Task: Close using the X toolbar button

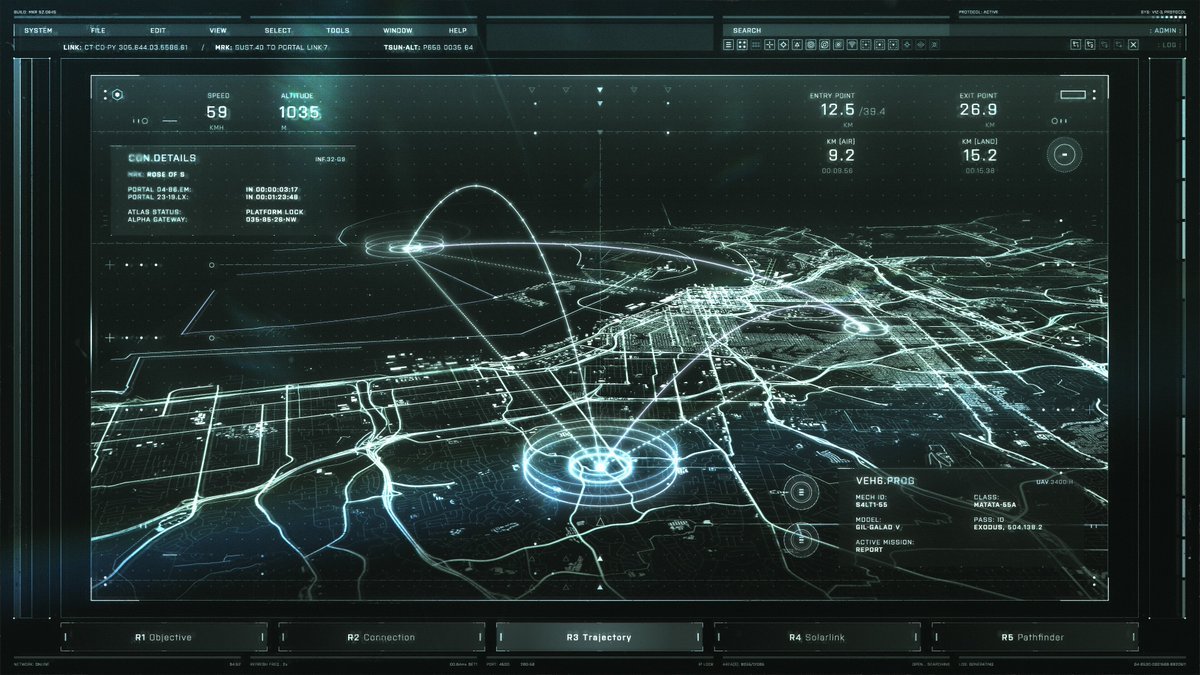Action: tap(1133, 45)
